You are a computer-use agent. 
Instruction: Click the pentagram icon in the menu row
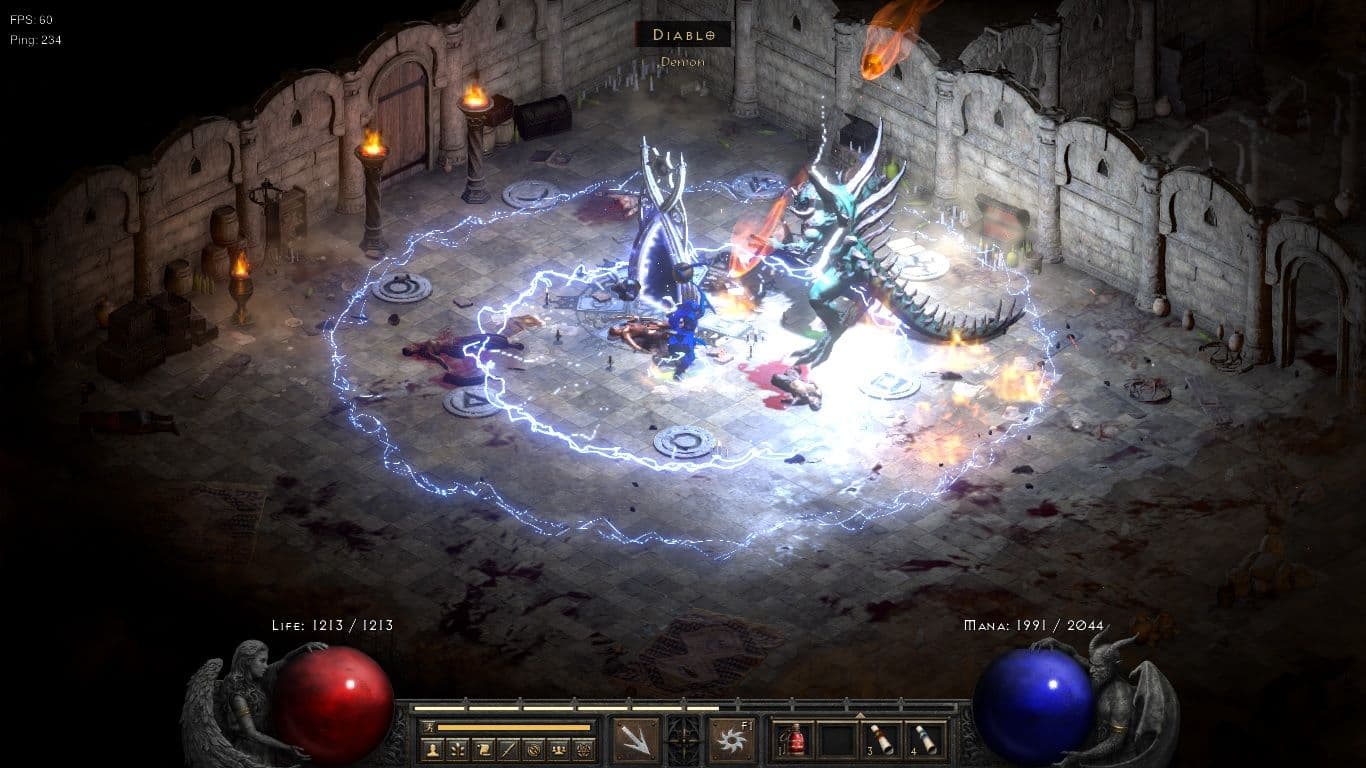click(585, 748)
